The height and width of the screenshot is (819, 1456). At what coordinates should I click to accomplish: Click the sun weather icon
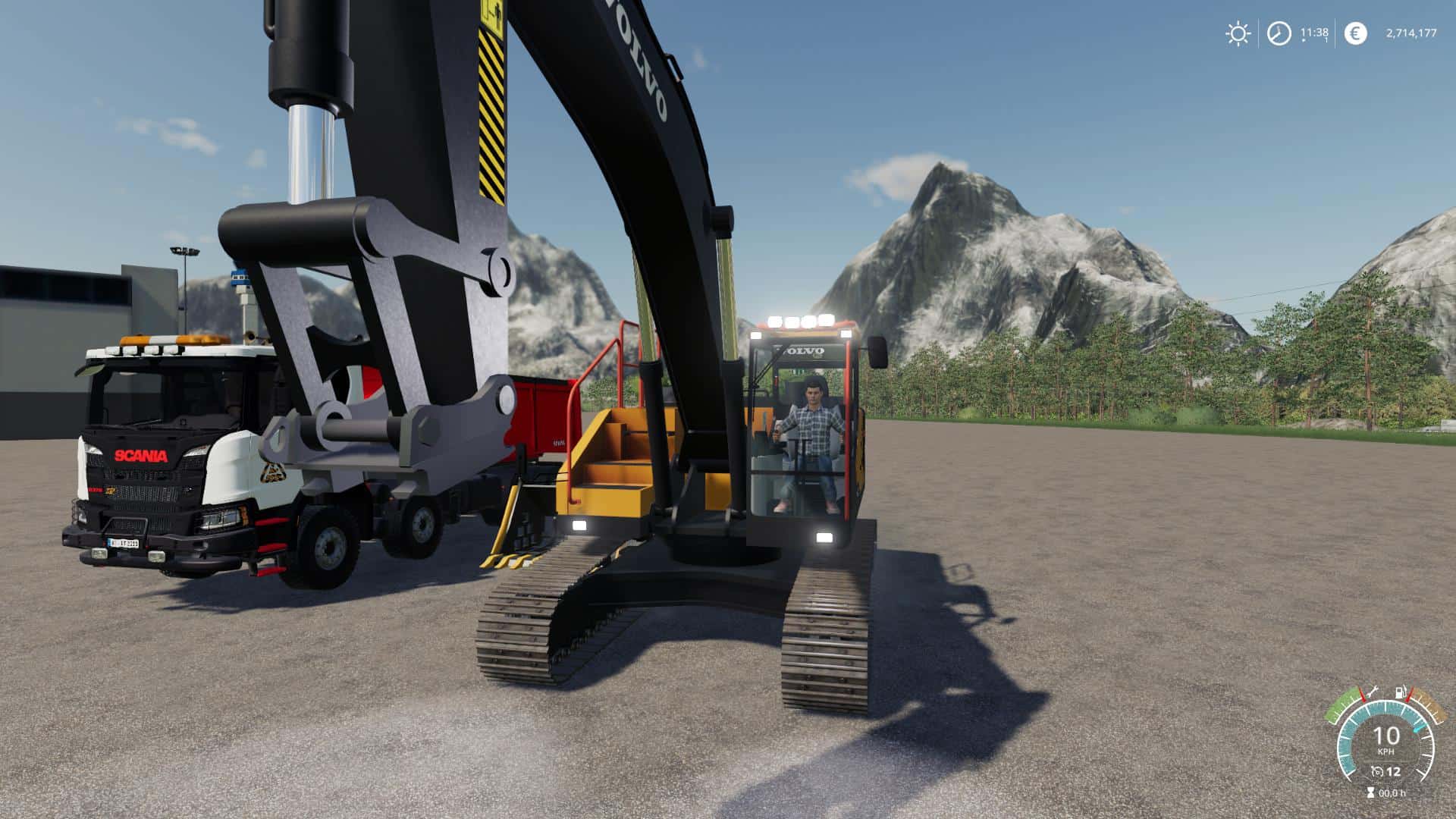[x=1238, y=33]
